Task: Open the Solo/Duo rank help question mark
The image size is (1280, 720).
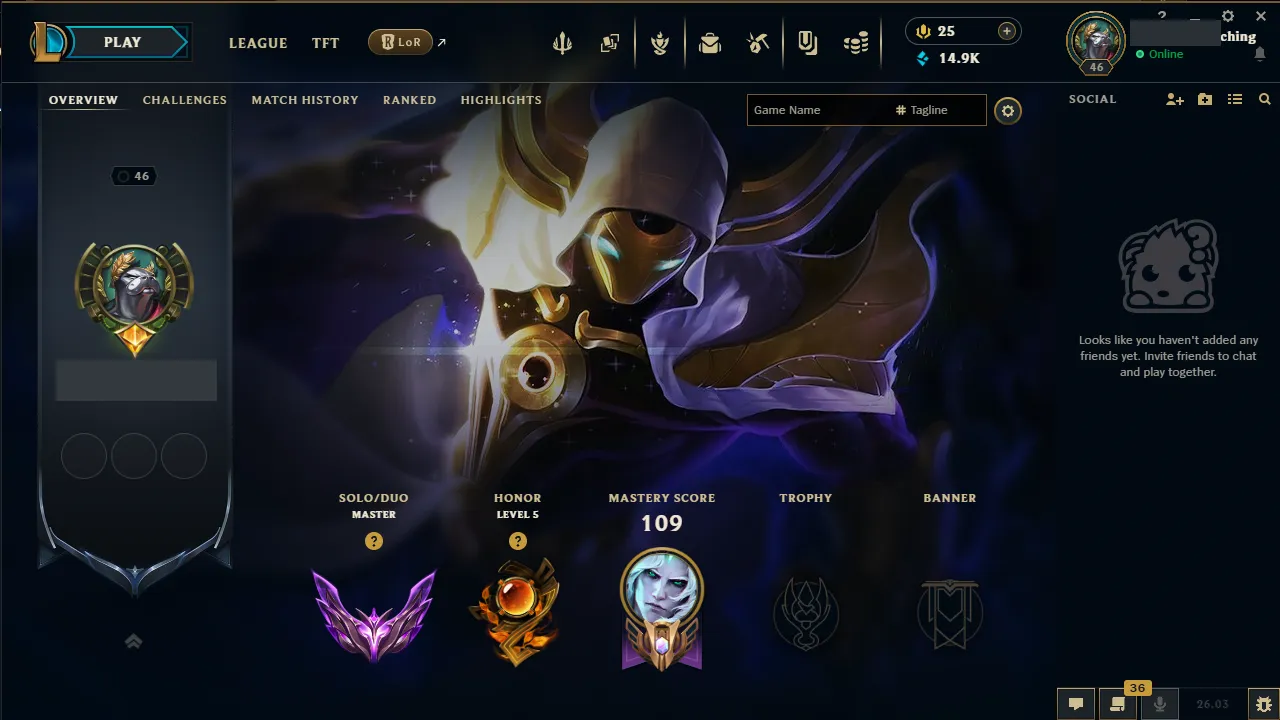Action: point(373,541)
